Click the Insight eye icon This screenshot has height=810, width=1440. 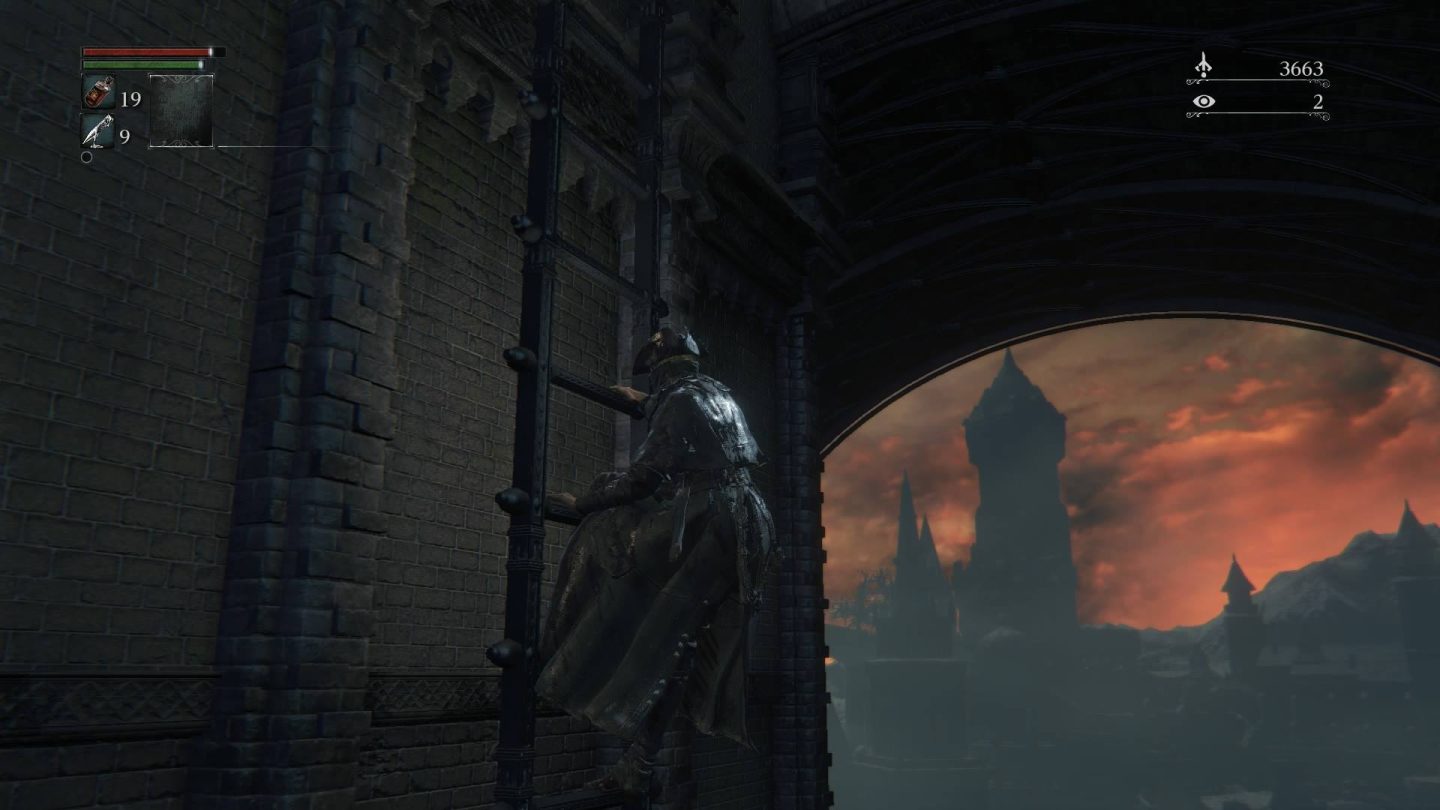(1206, 101)
